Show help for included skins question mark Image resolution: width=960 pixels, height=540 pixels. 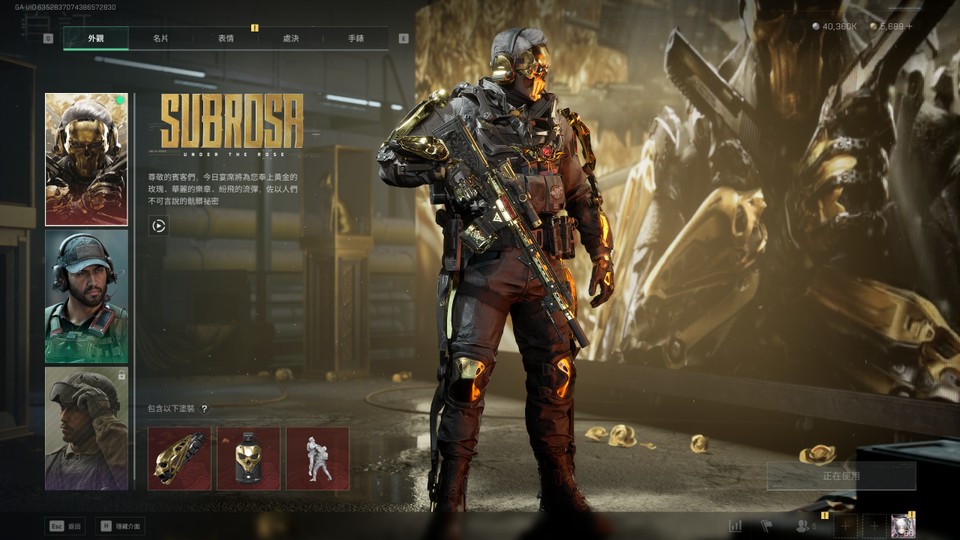pos(204,409)
